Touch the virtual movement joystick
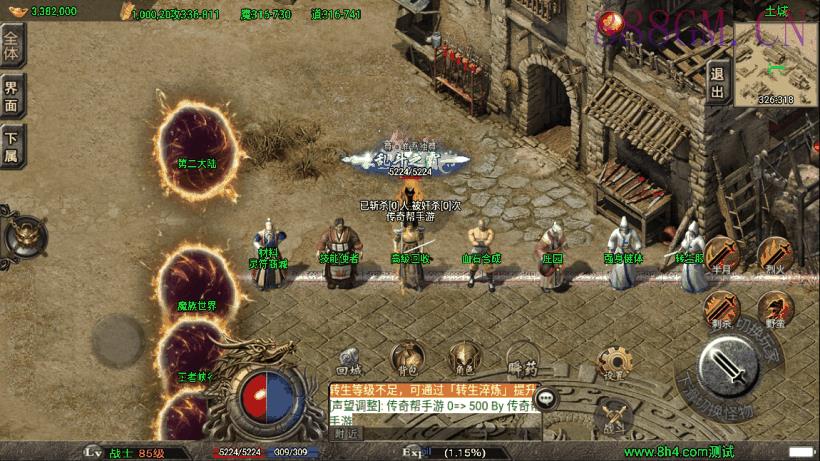The image size is (820, 461). (x=119, y=337)
